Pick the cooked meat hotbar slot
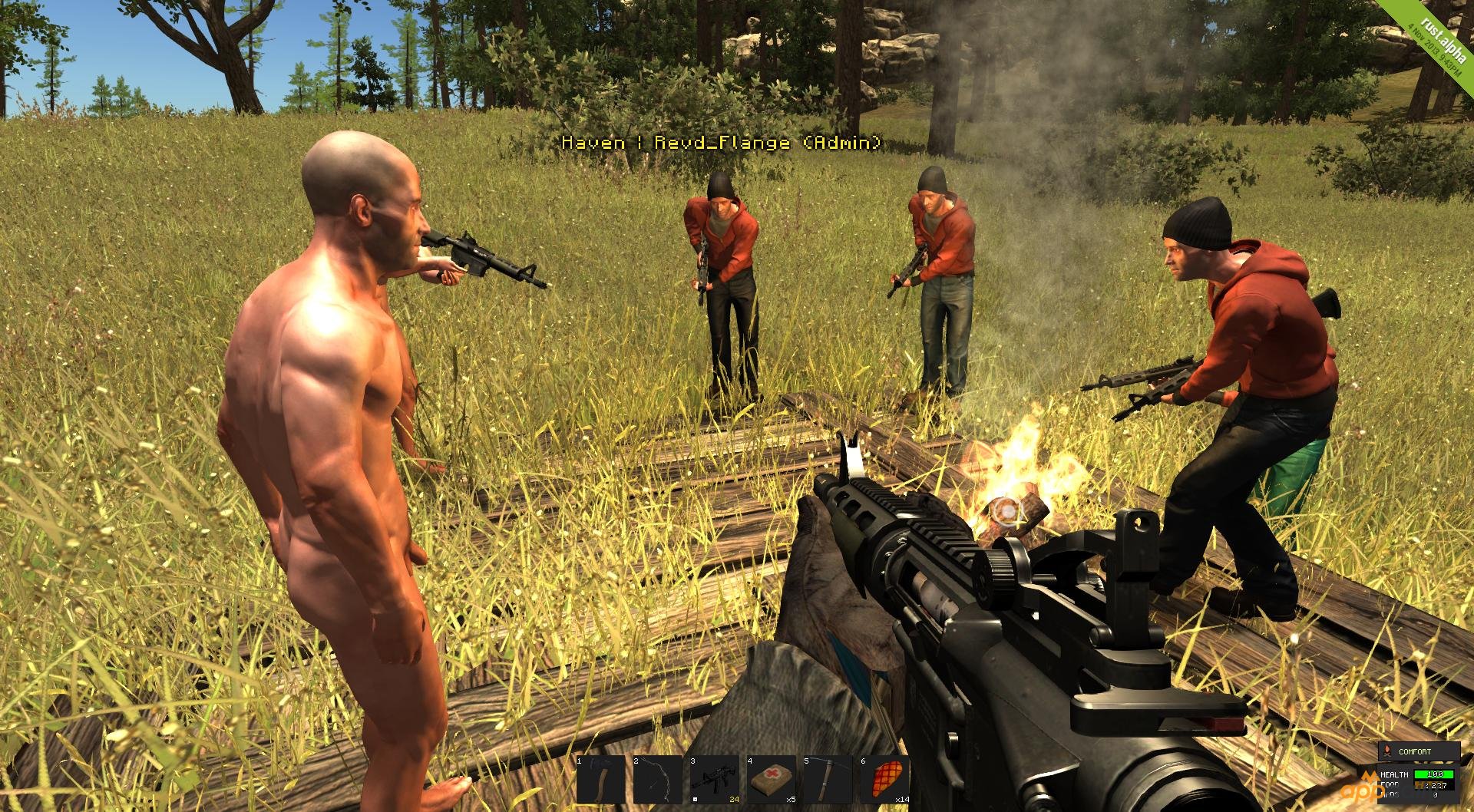Screen dimensions: 1474x812 [885, 780]
